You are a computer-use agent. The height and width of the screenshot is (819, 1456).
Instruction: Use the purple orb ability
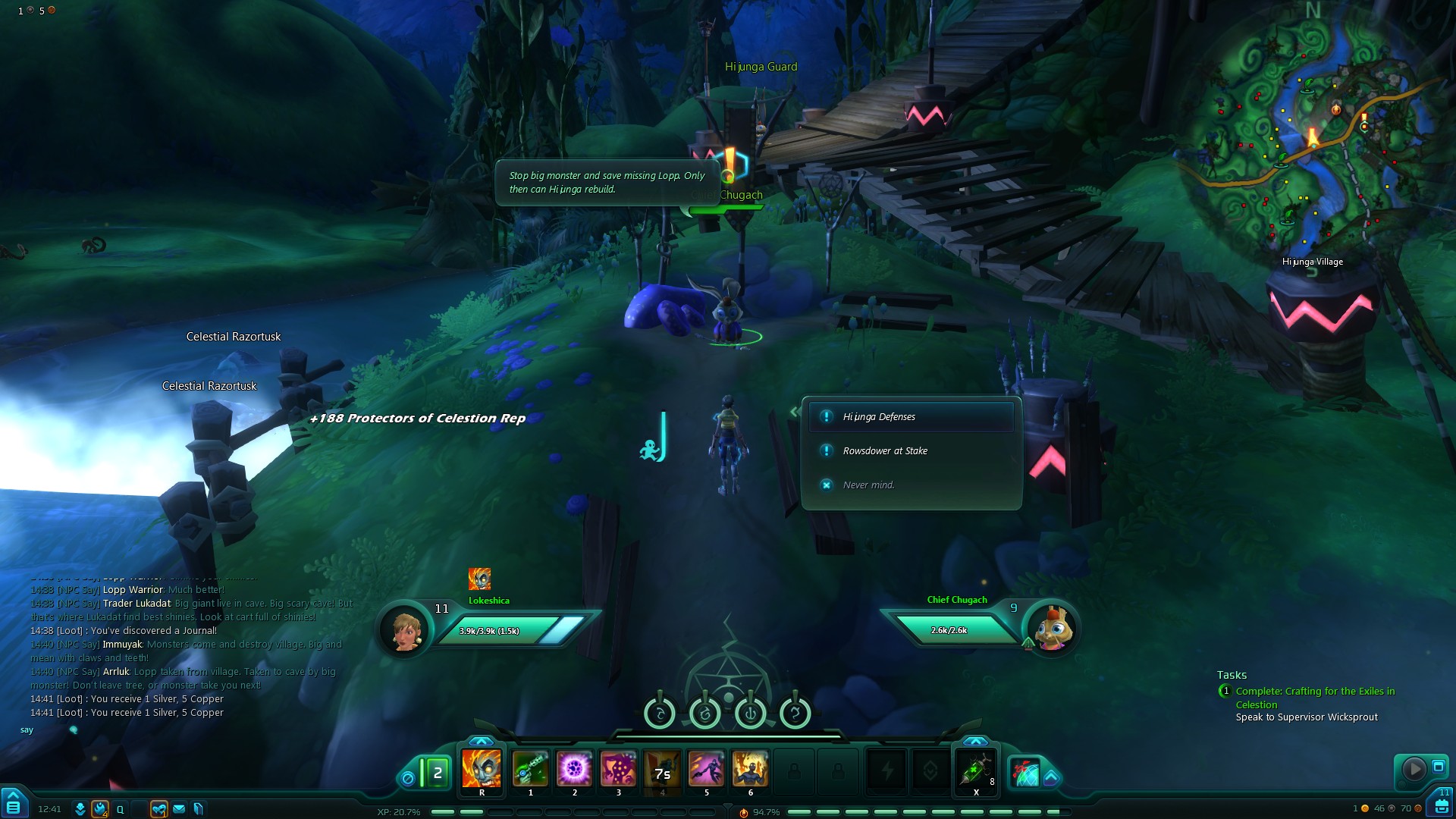(x=574, y=769)
